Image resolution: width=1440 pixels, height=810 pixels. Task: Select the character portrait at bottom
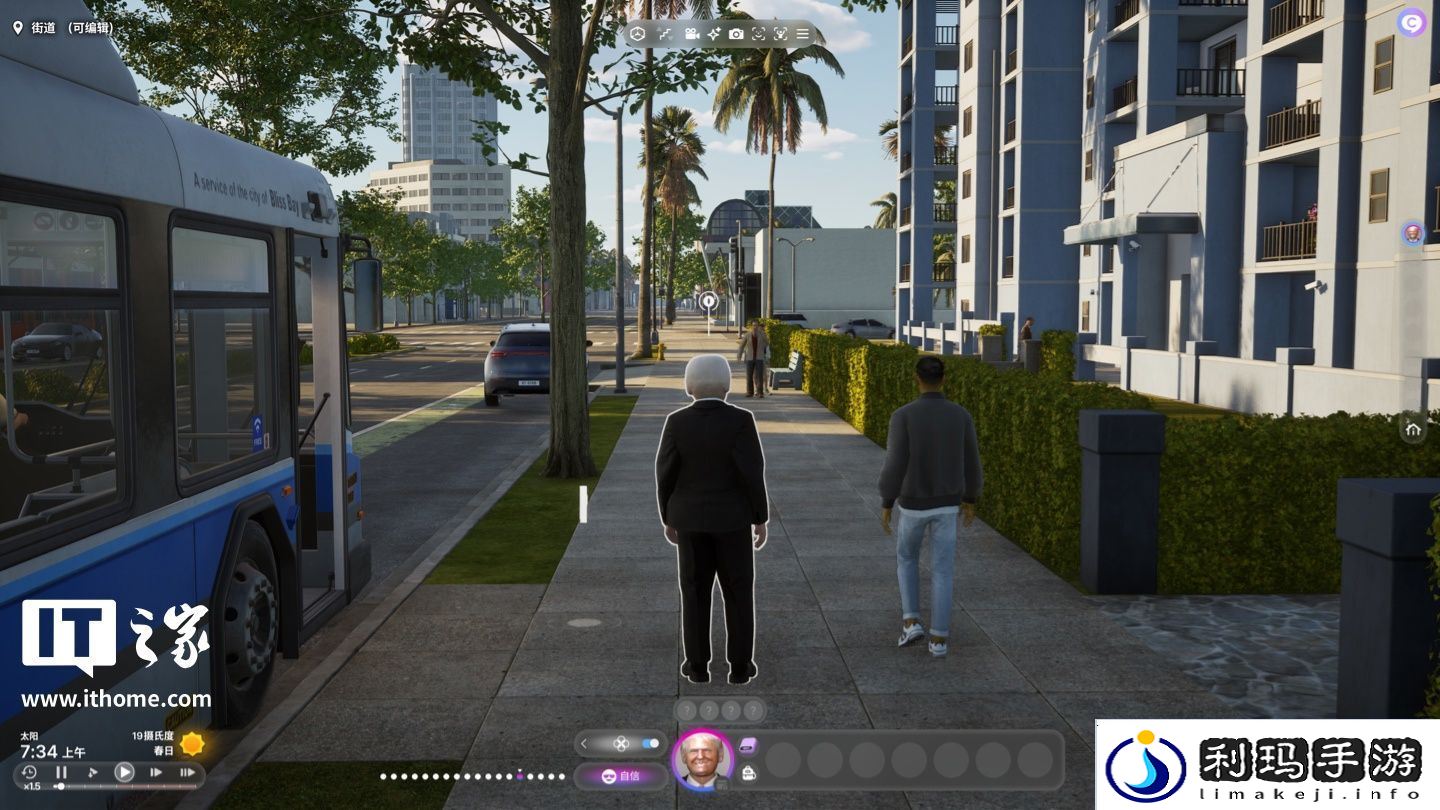(703, 760)
